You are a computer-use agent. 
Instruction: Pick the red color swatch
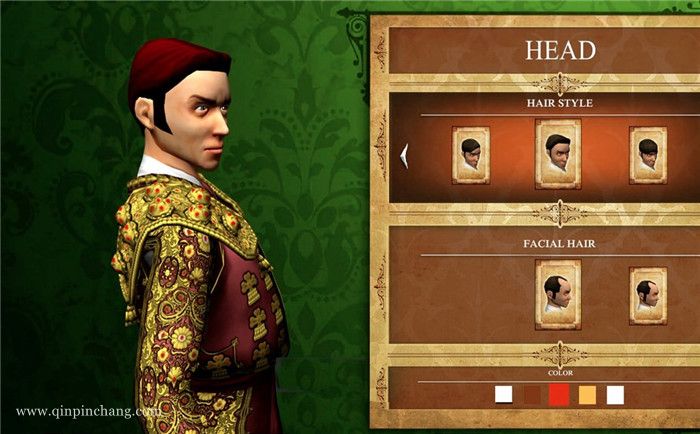[x=559, y=395]
